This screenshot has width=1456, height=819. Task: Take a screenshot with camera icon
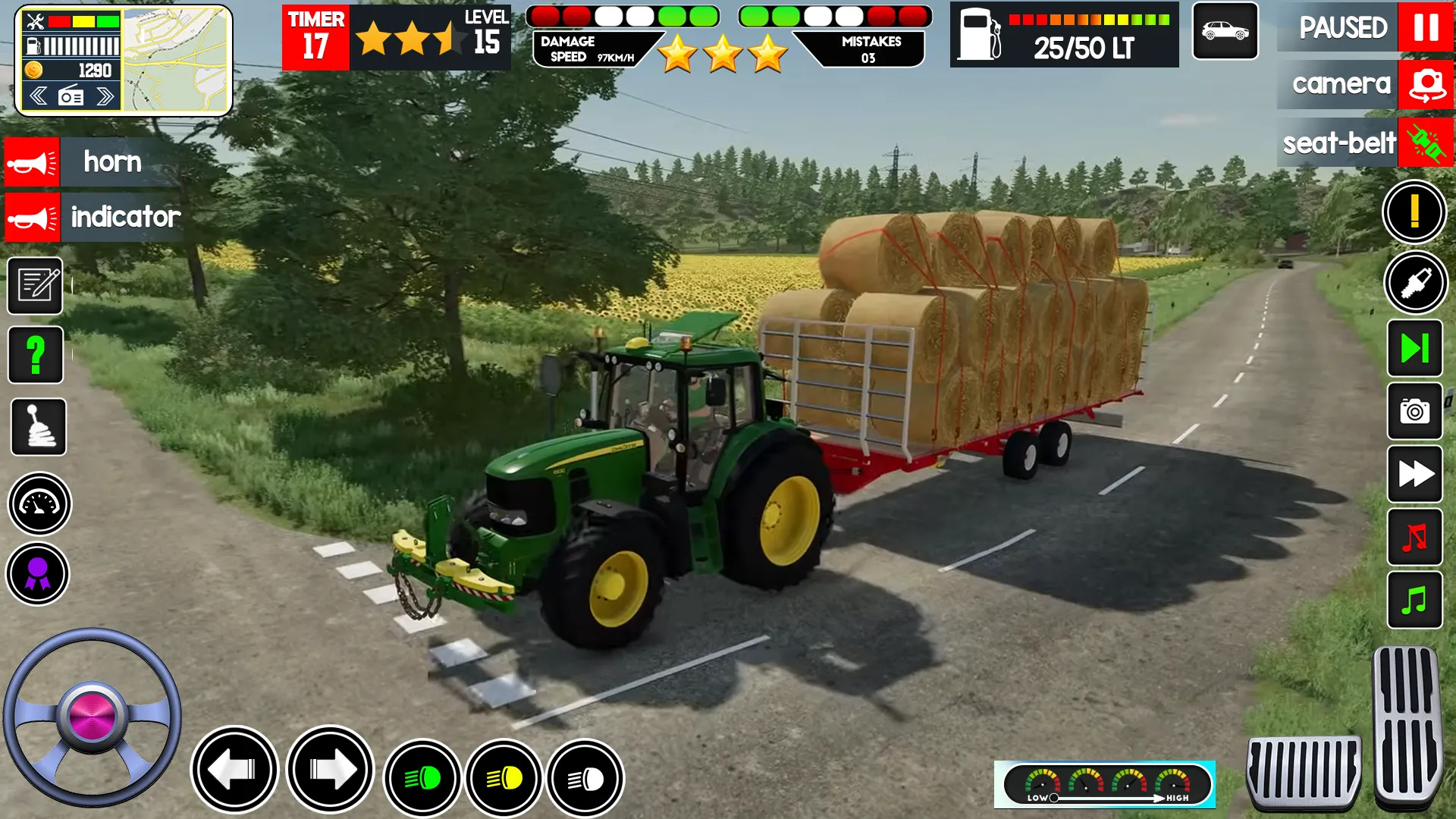click(x=1414, y=412)
